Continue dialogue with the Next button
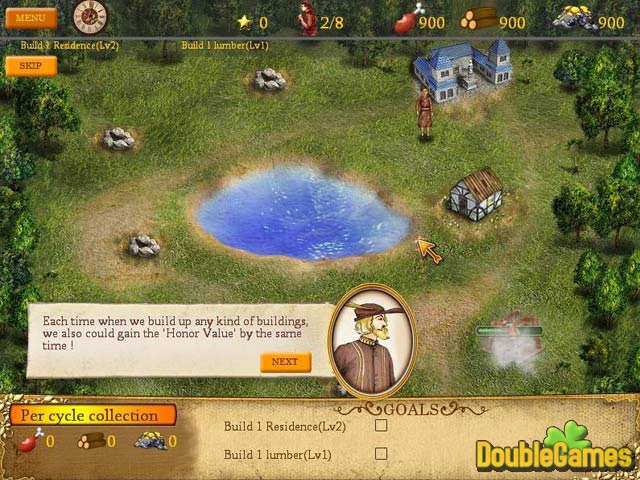Image resolution: width=640 pixels, height=480 pixels. coord(285,362)
